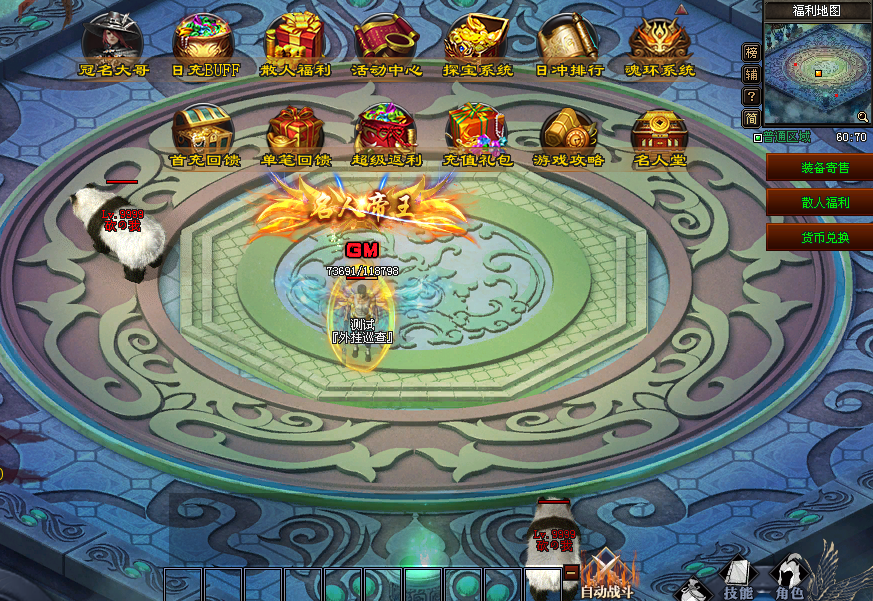Show the 日冲排行 ranking scroll

tap(568, 42)
